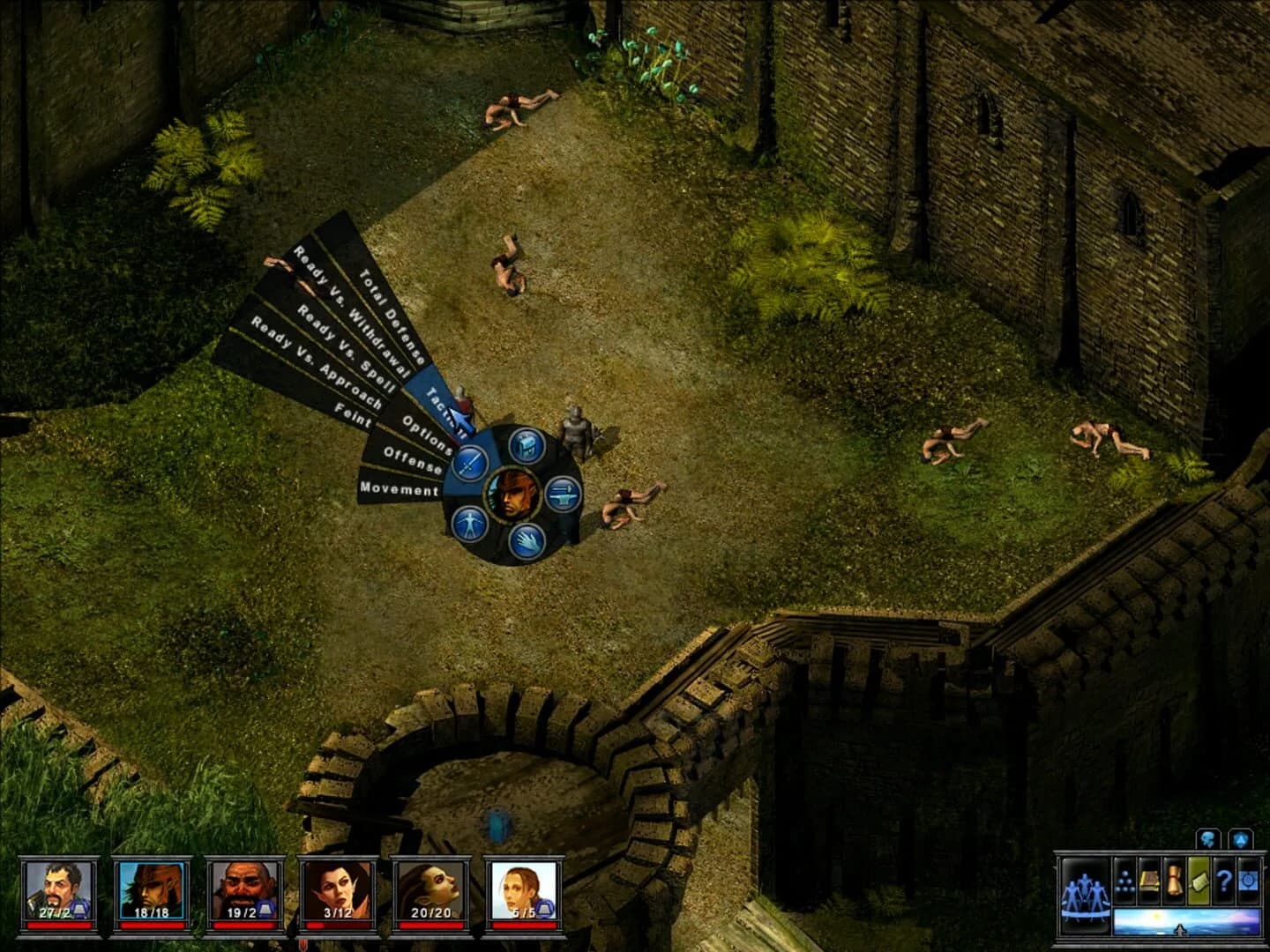
Task: Click the question mark help icon
Action: point(1224,881)
